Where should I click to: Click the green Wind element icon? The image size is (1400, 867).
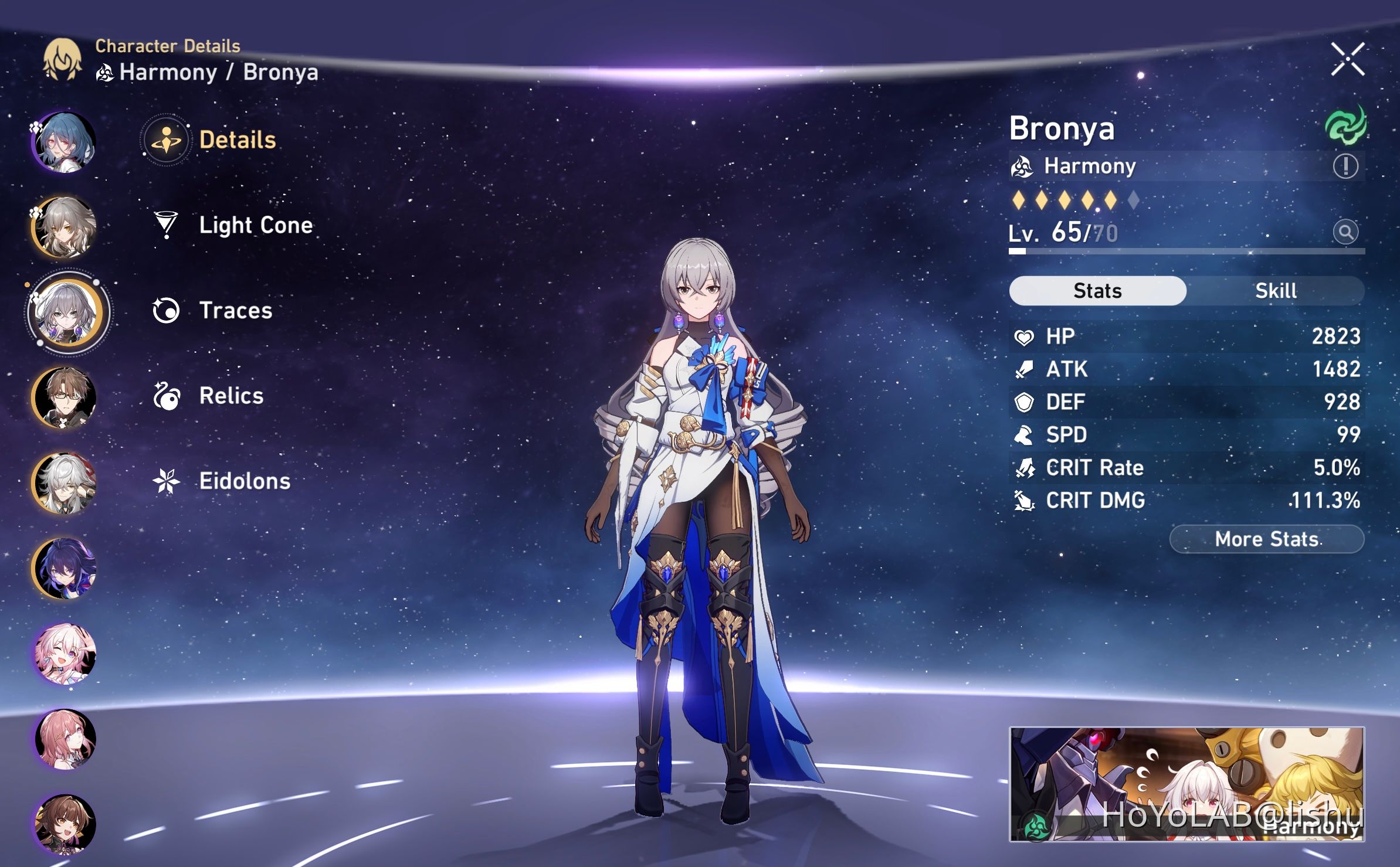[1345, 125]
